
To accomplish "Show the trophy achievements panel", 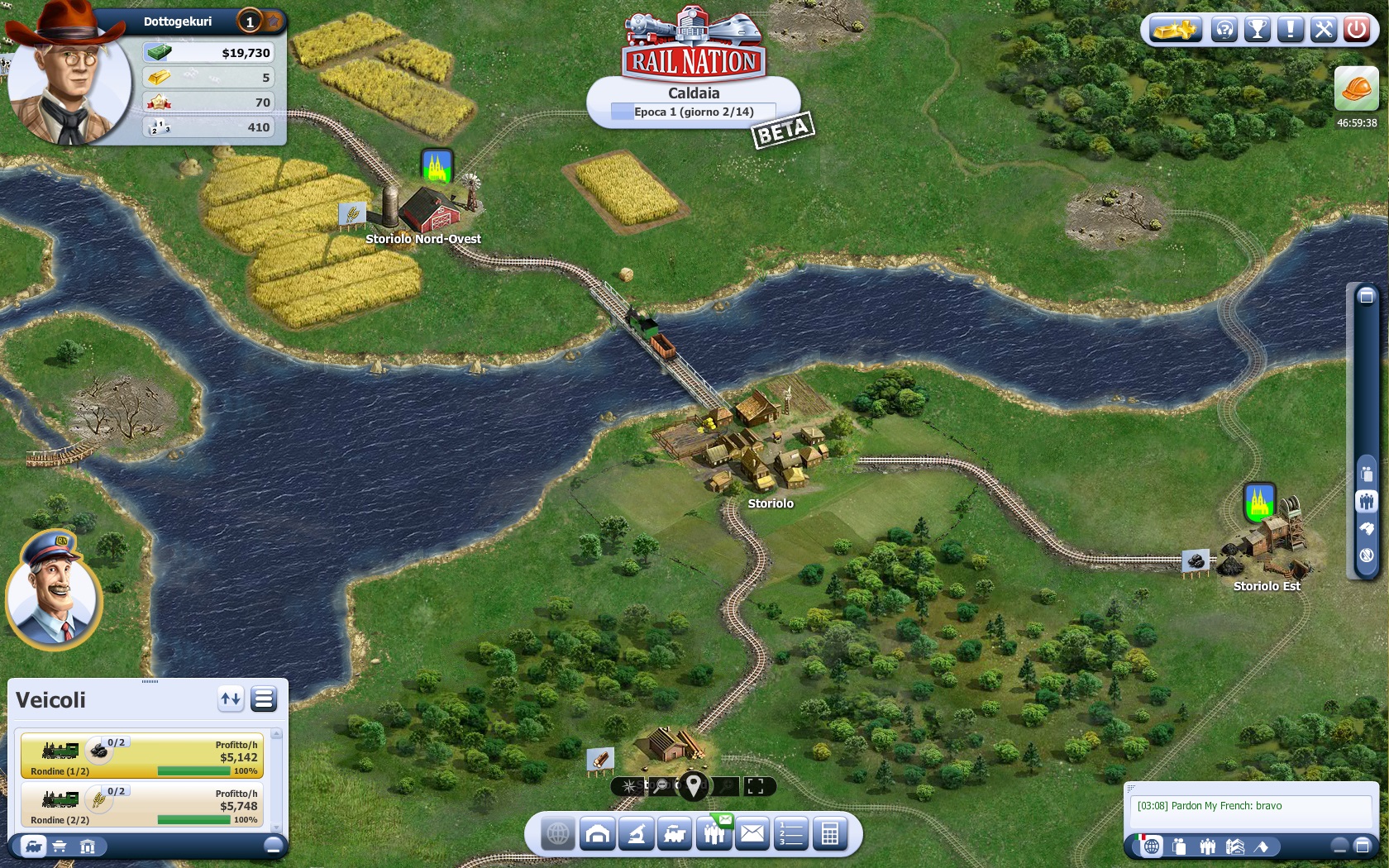I will (x=1257, y=31).
